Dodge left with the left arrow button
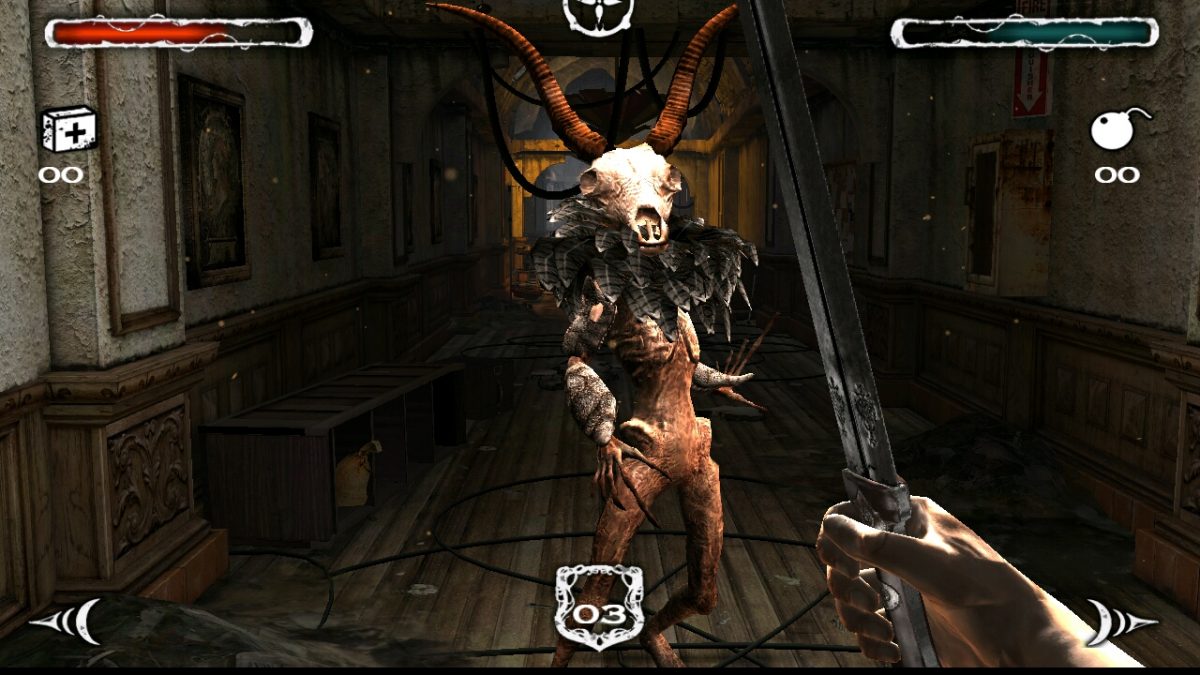 point(67,622)
